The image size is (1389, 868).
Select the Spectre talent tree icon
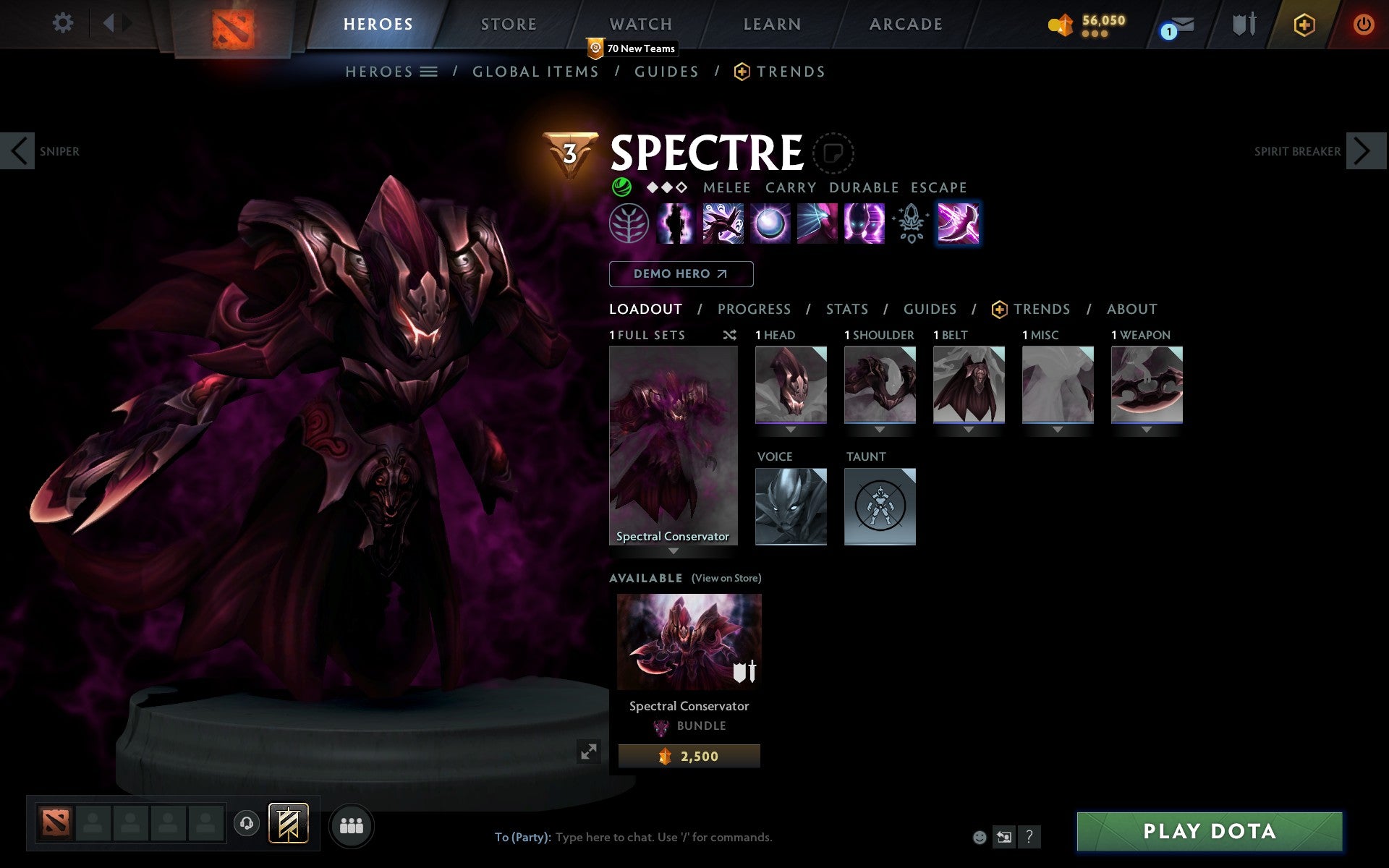click(627, 224)
